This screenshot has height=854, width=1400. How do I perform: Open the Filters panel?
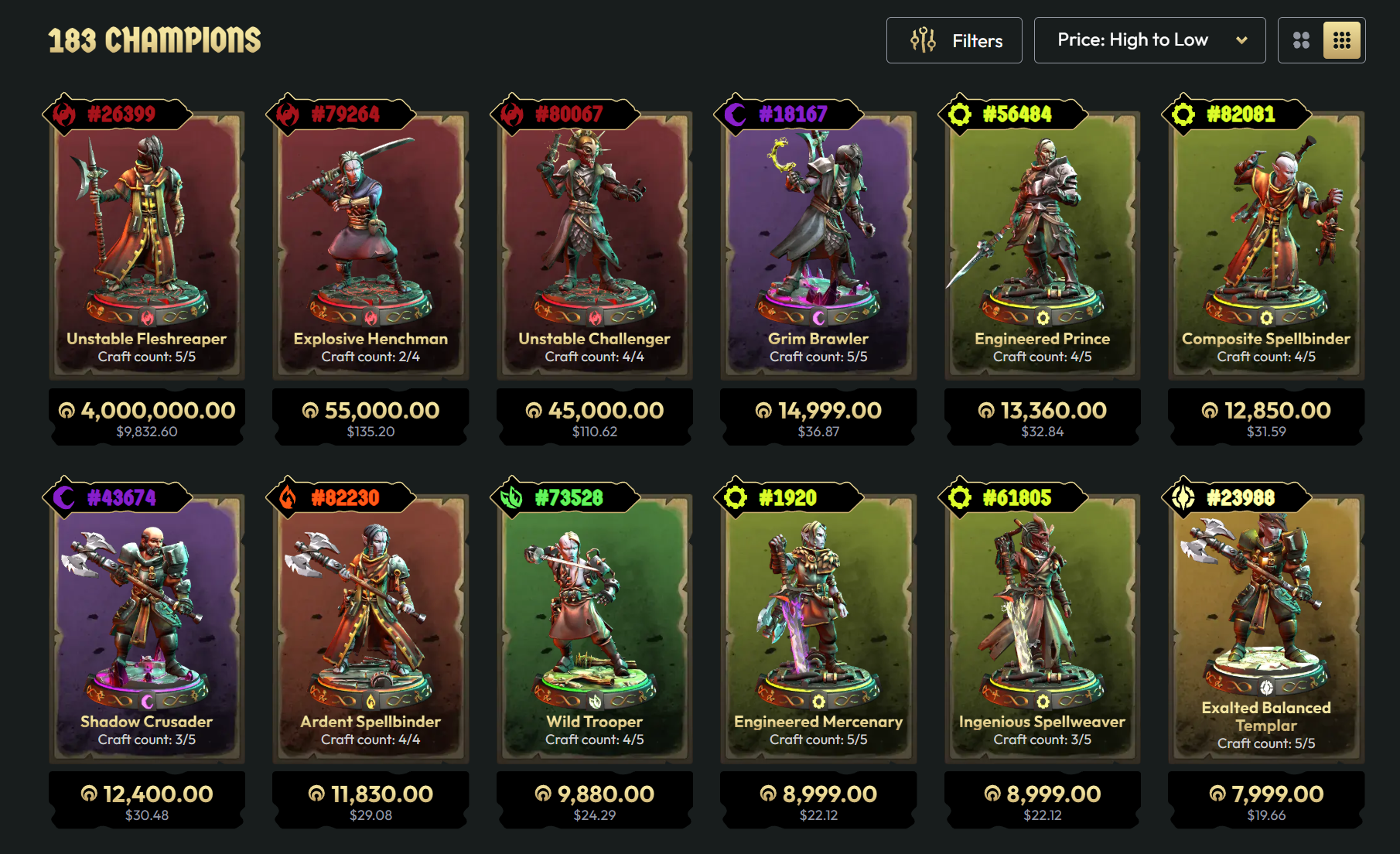click(x=954, y=40)
